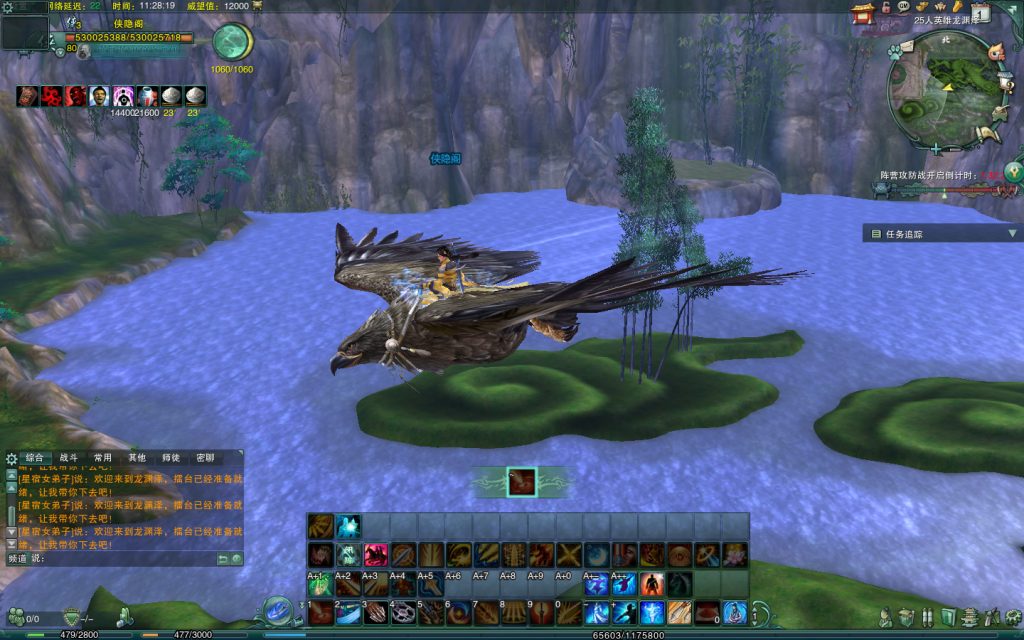Click the paw print icon on minimap
Screen dimensions: 1024x640
pyautogui.click(x=895, y=50)
